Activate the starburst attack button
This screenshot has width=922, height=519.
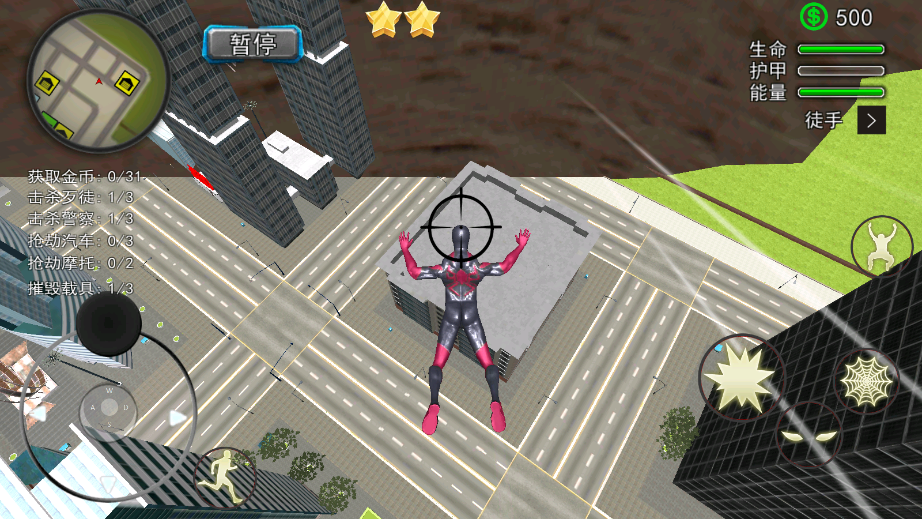pos(739,375)
